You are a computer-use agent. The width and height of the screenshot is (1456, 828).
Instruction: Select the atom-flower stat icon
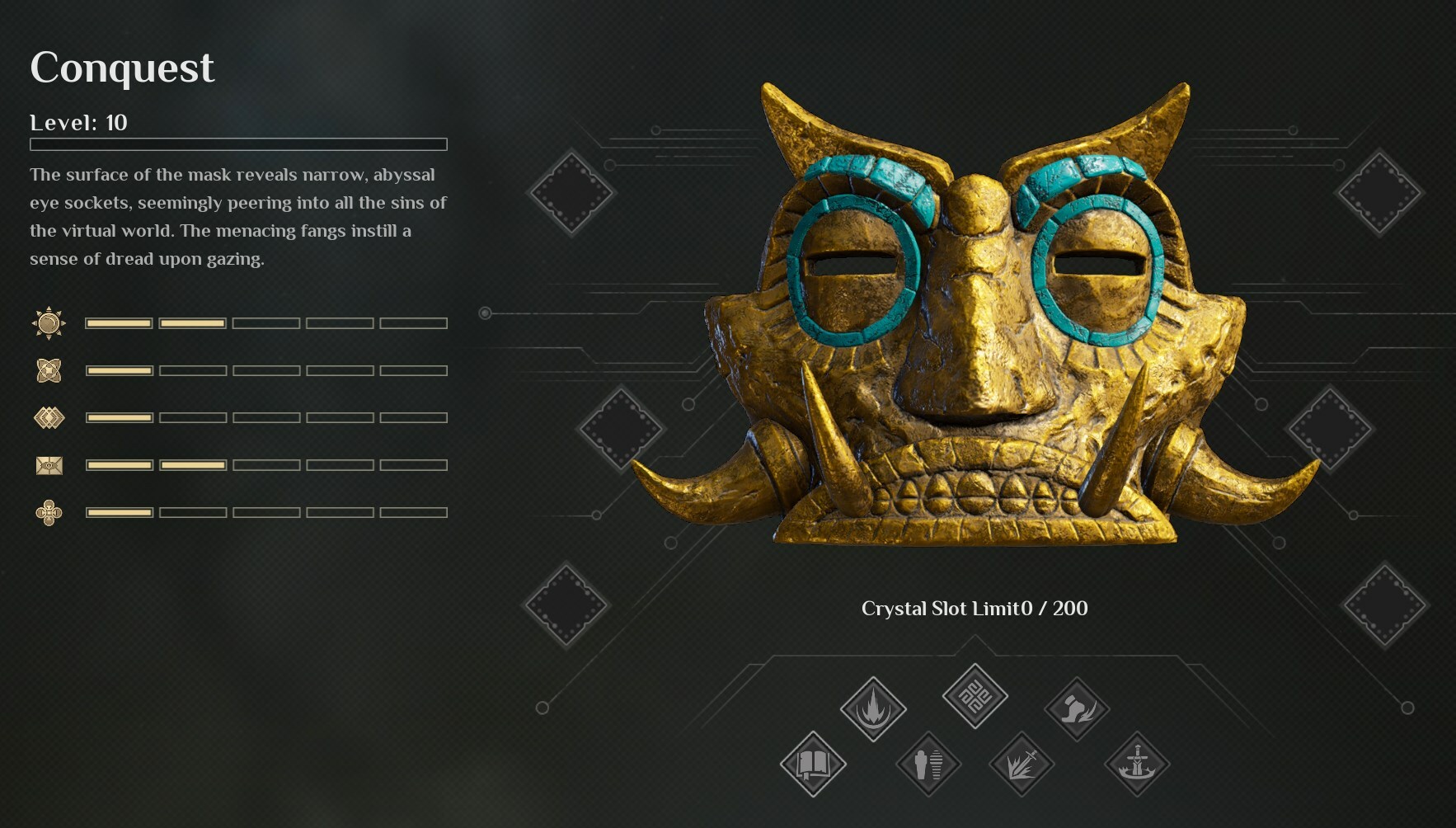click(49, 369)
